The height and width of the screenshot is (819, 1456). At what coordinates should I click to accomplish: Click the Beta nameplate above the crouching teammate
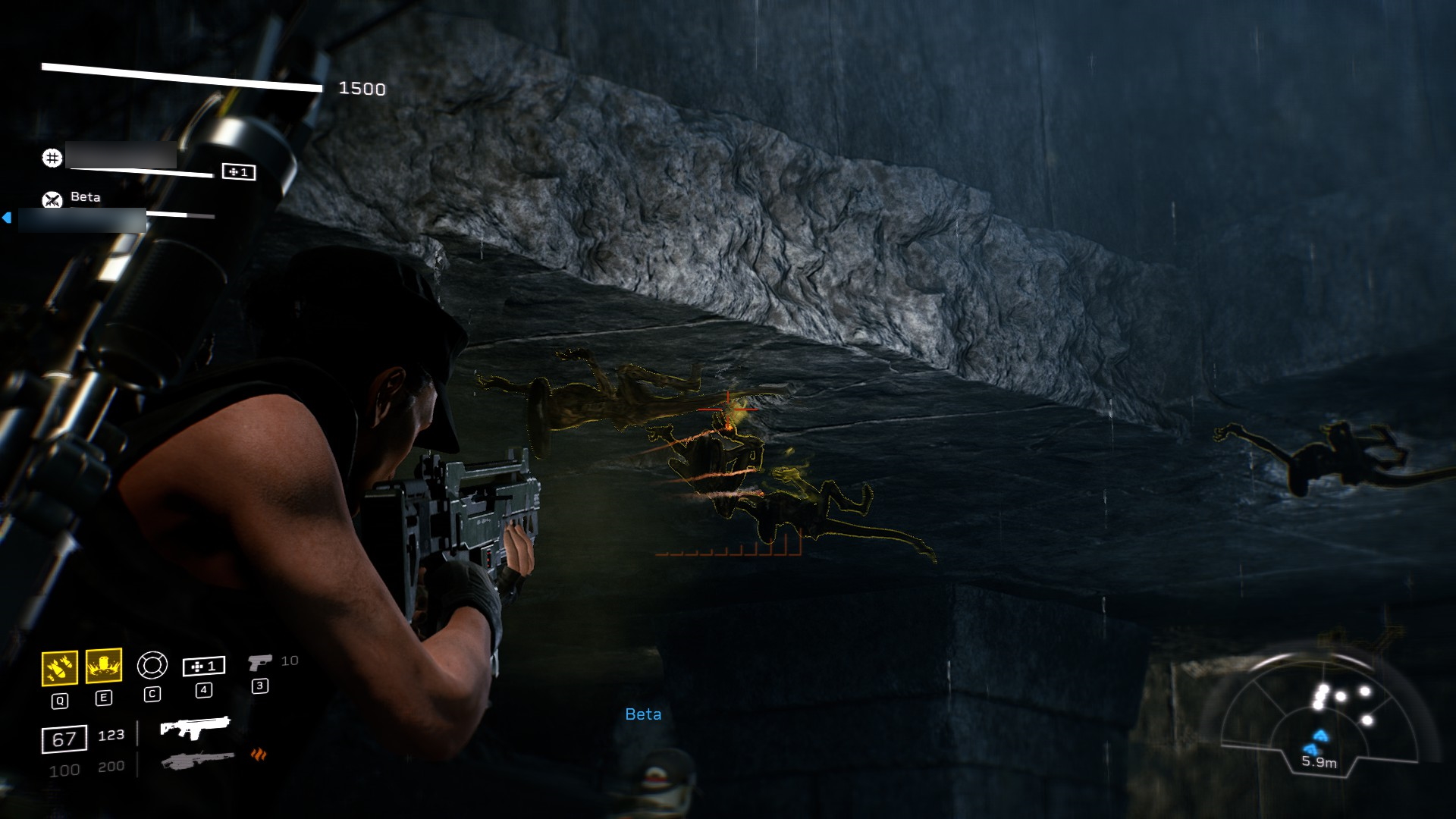point(642,713)
